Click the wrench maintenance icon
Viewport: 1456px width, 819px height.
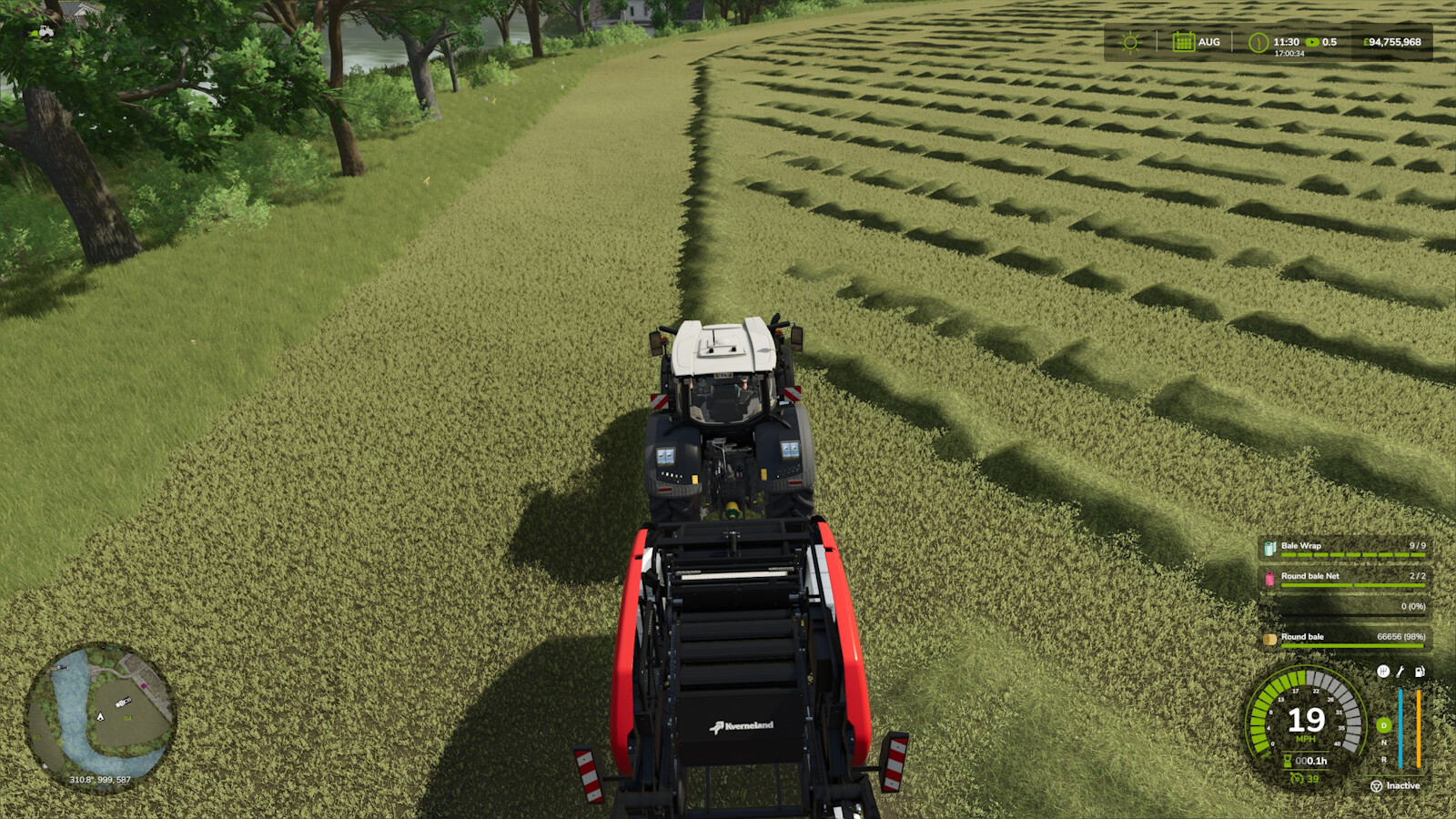1399,672
